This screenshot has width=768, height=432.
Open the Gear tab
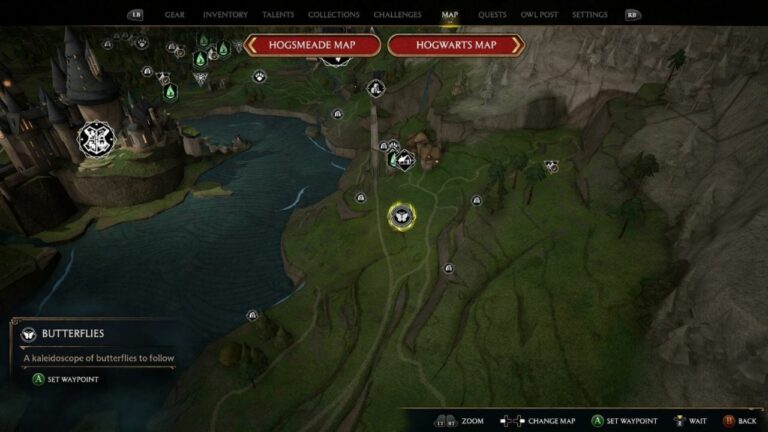tap(174, 15)
